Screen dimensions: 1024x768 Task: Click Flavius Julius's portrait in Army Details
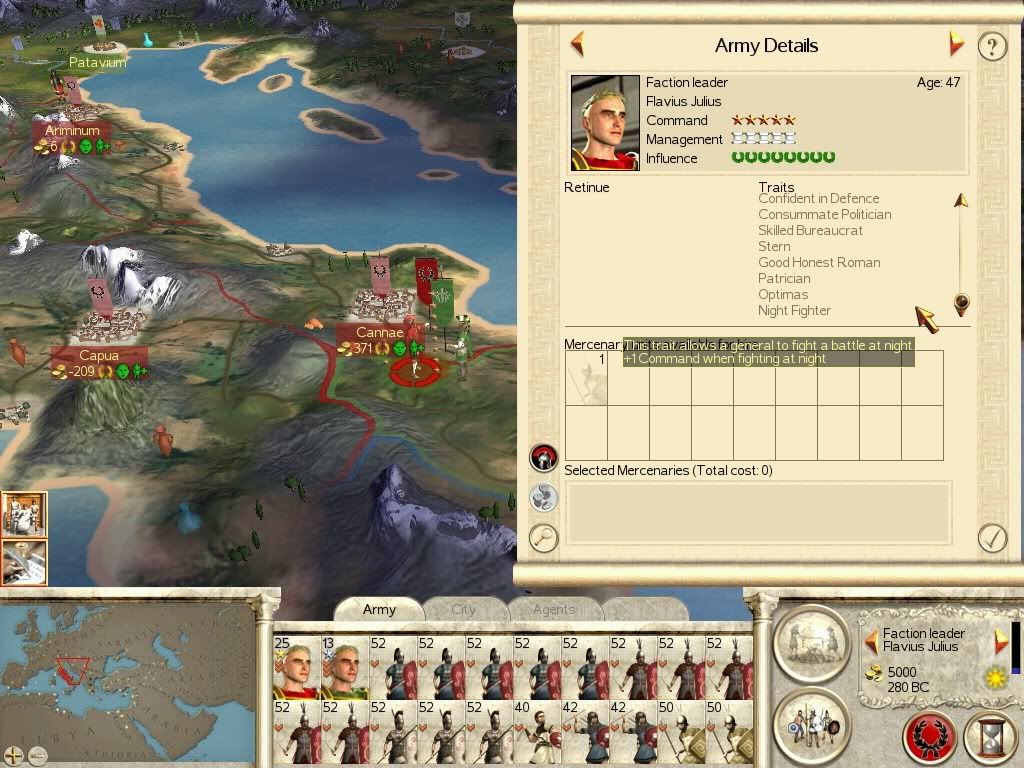(605, 122)
